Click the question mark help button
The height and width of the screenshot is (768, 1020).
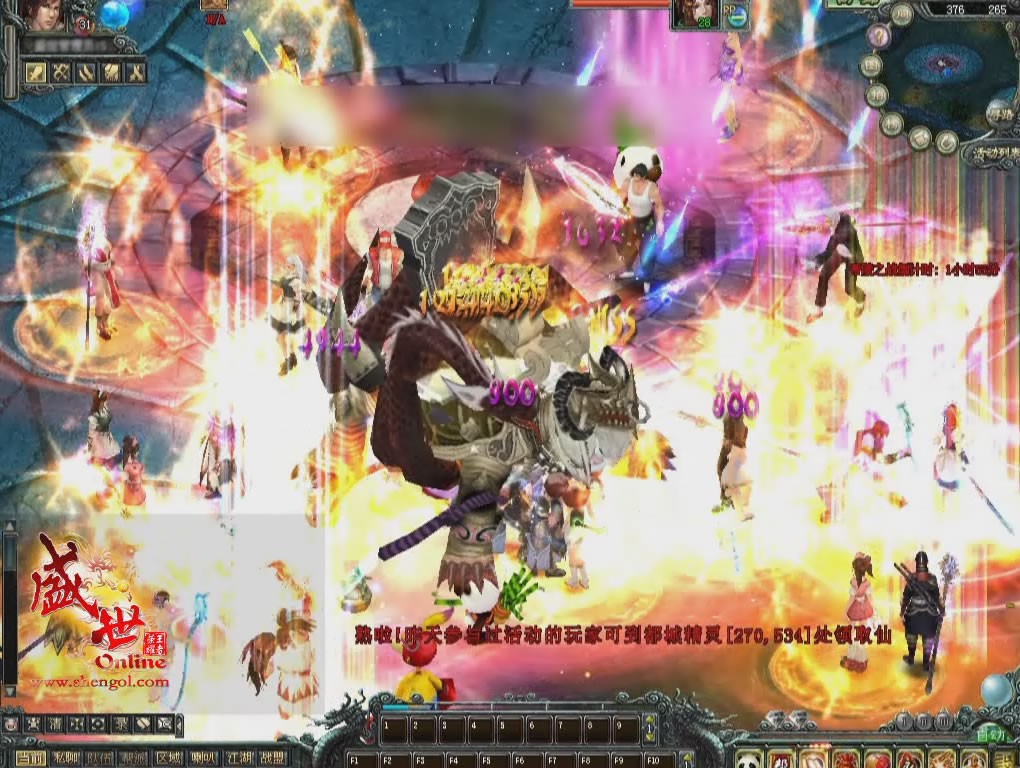coord(878,37)
